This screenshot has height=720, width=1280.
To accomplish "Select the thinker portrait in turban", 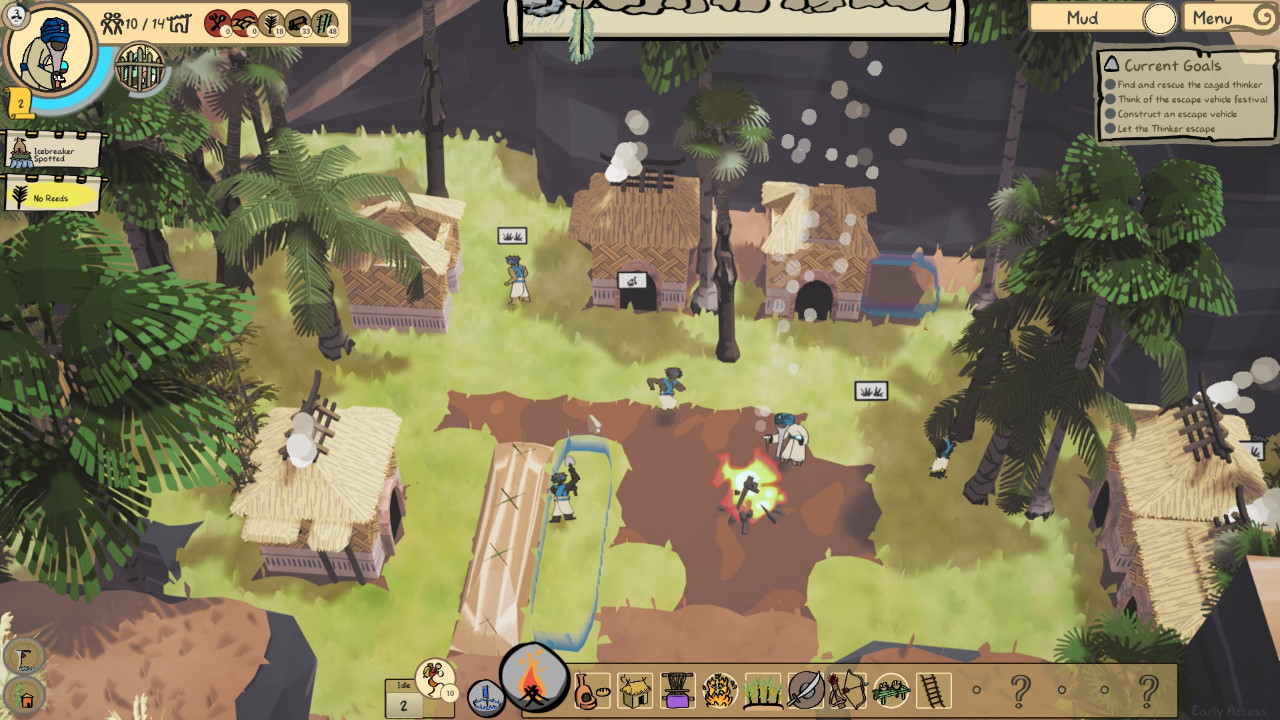I will (49, 52).
